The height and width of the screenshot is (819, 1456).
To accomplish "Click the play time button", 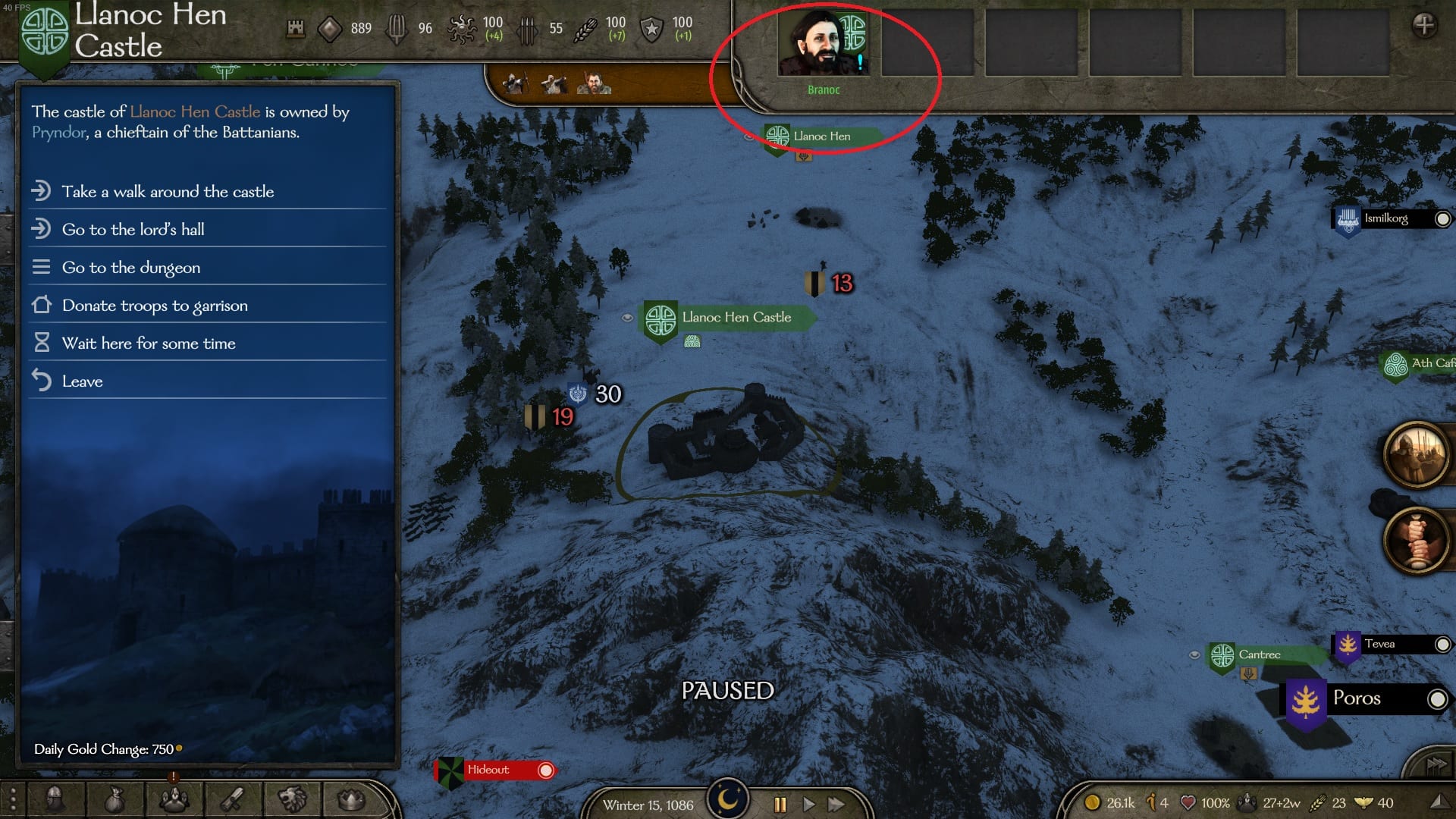I will (x=808, y=805).
